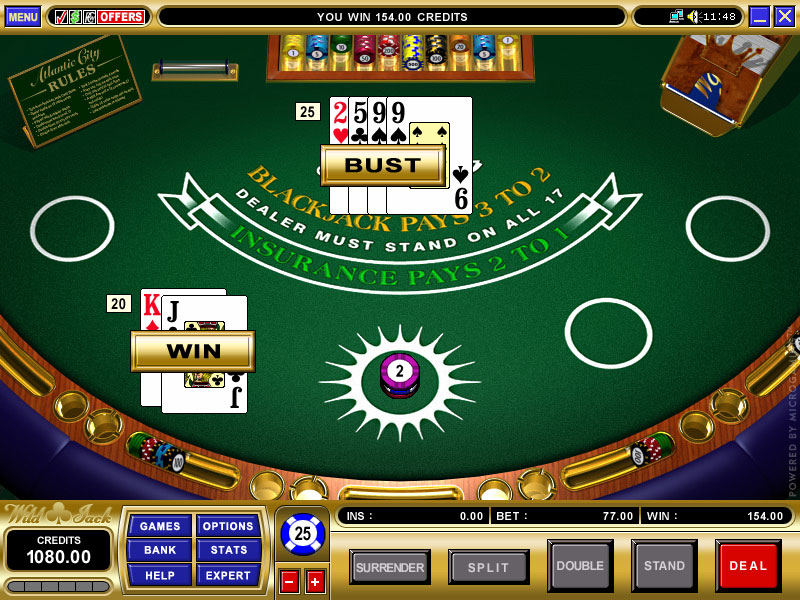Close the game window
The image size is (800, 600).
pyautogui.click(x=784, y=17)
